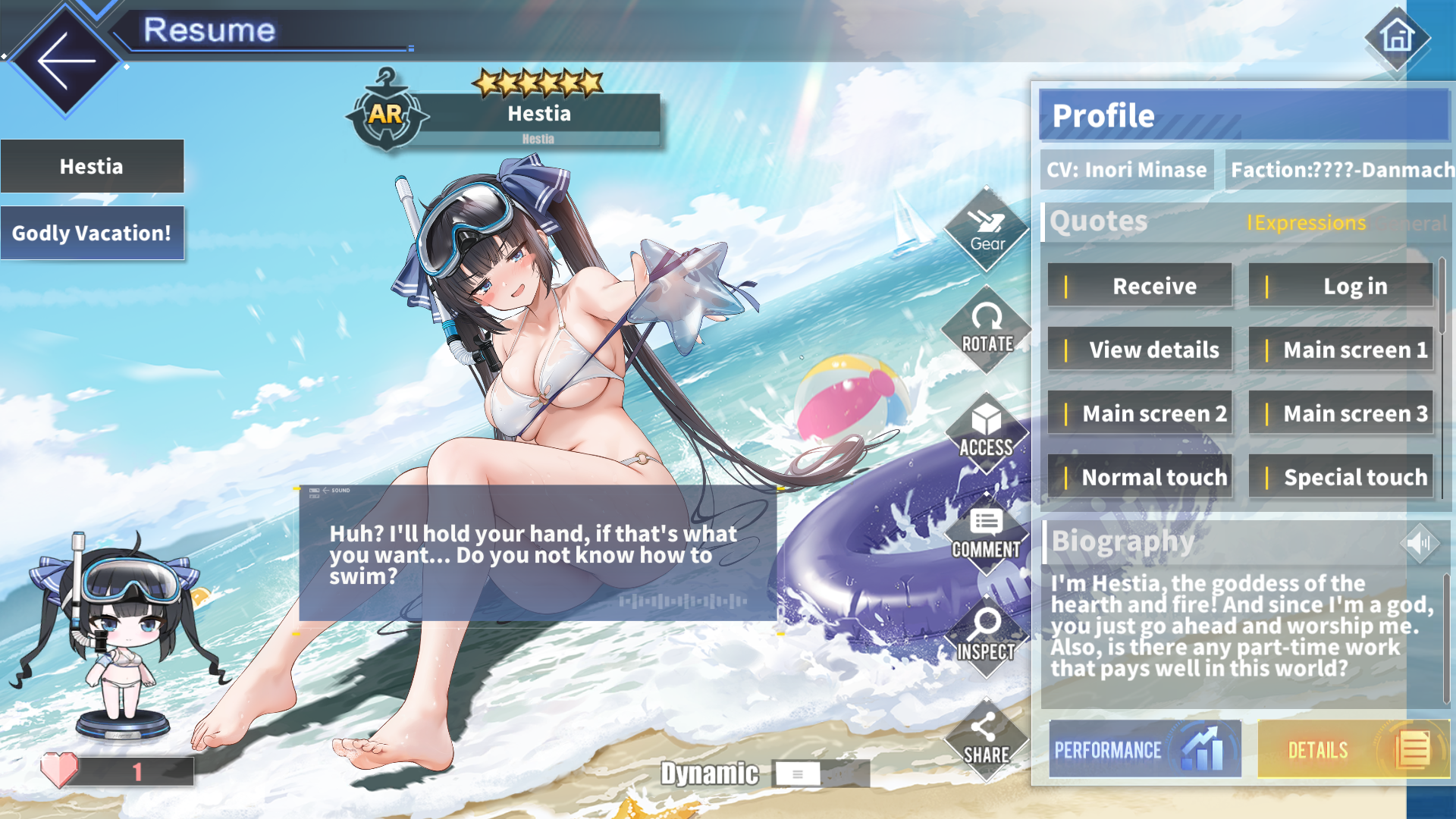Play the Receive quote

tap(1140, 286)
